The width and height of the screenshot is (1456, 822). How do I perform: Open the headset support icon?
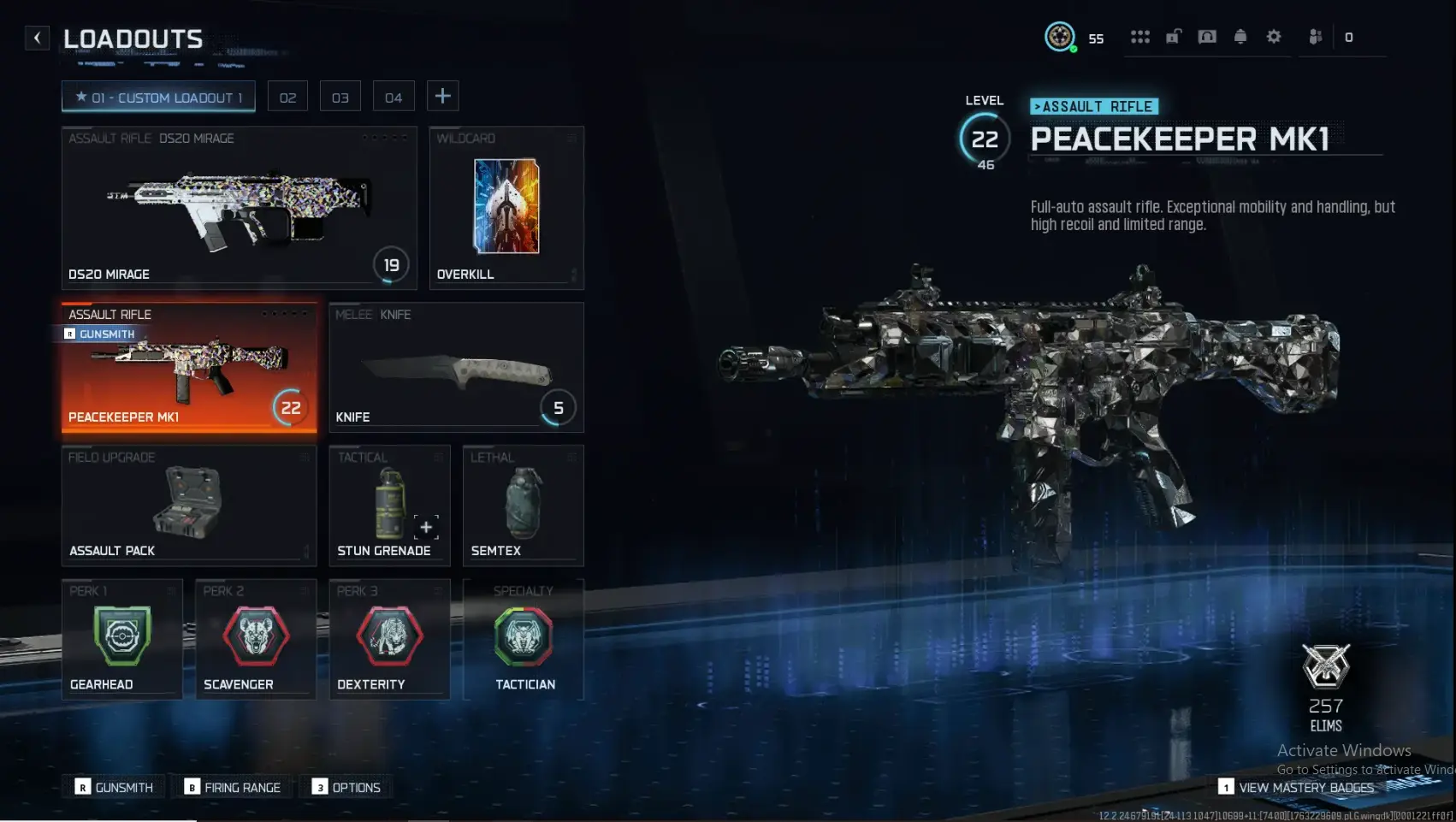pos(1207,36)
